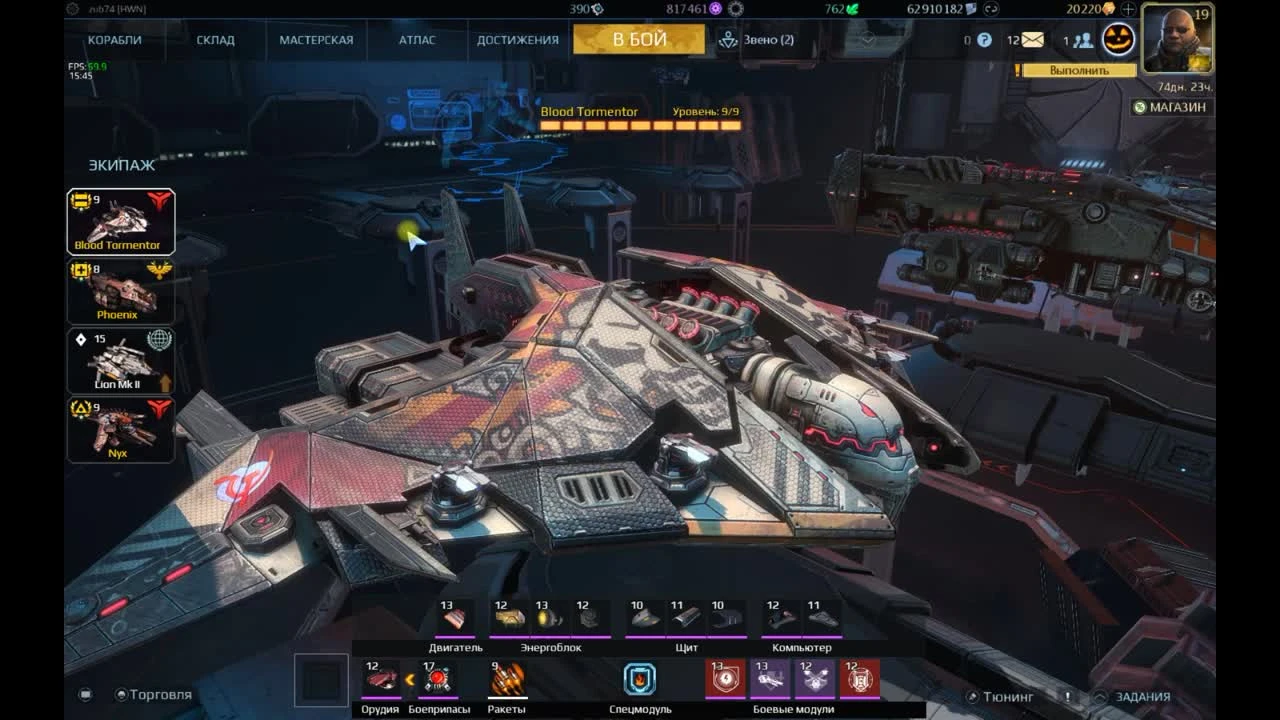The width and height of the screenshot is (1280, 720).
Task: Click the Боеприпасы ammunition icon
Action: [x=438, y=679]
